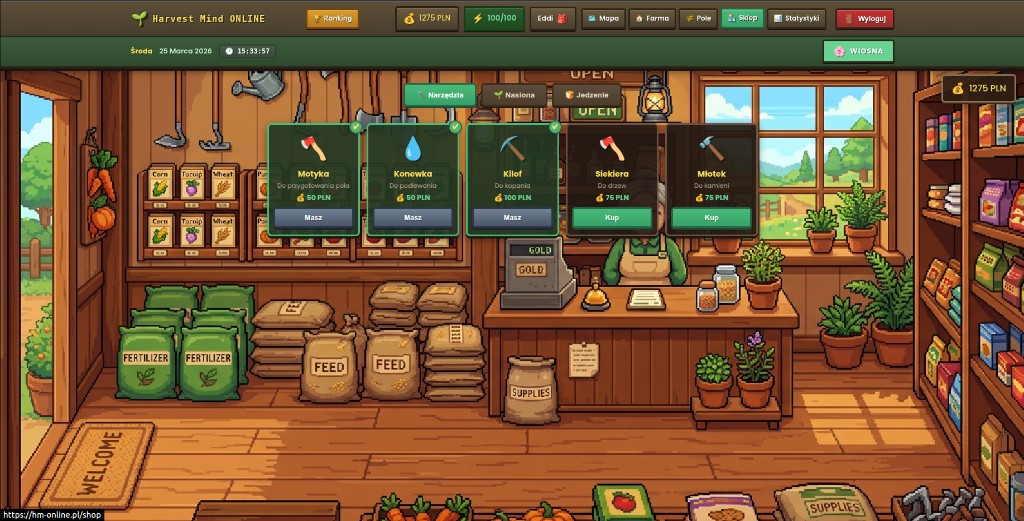Click the Eddi profile button
Image resolution: width=1024 pixels, height=521 pixels.
pyautogui.click(x=552, y=18)
